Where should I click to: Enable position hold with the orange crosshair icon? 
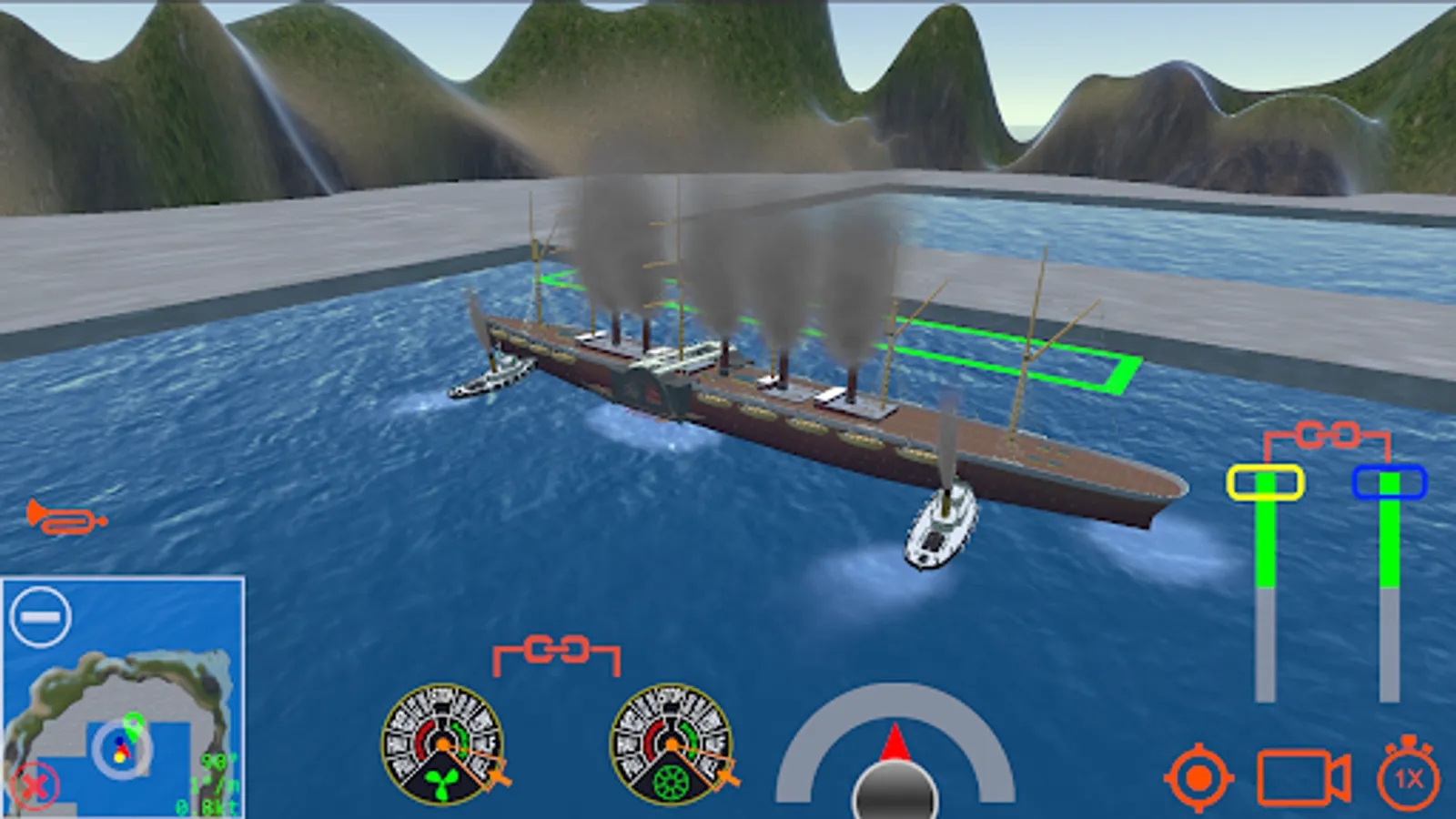(x=1198, y=778)
